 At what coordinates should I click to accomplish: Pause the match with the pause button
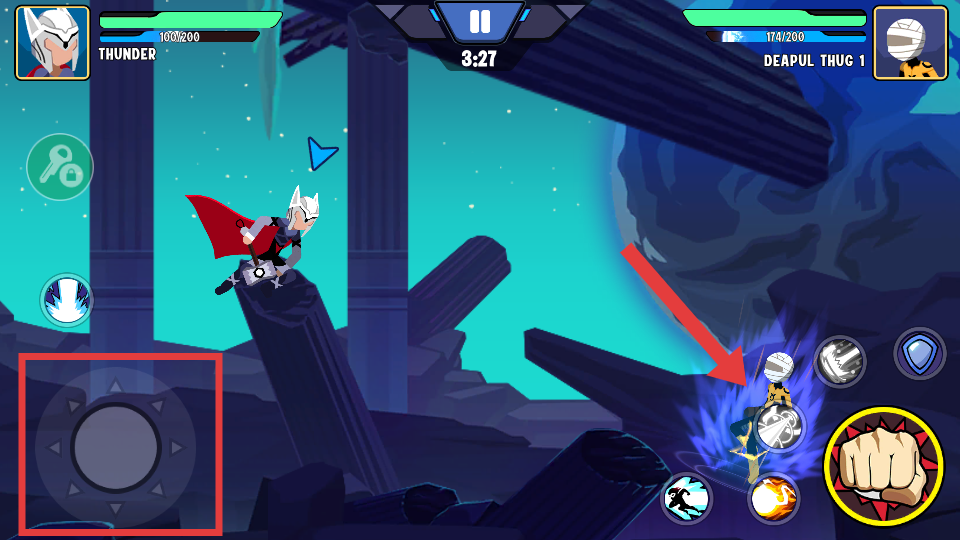tap(480, 22)
